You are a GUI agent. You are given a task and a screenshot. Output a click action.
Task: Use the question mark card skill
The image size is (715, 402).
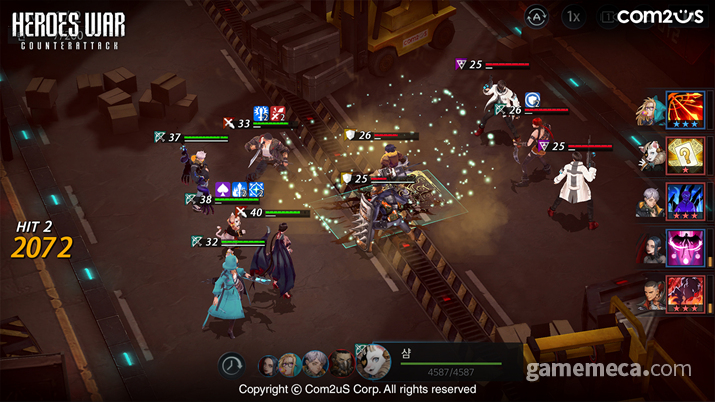click(685, 156)
